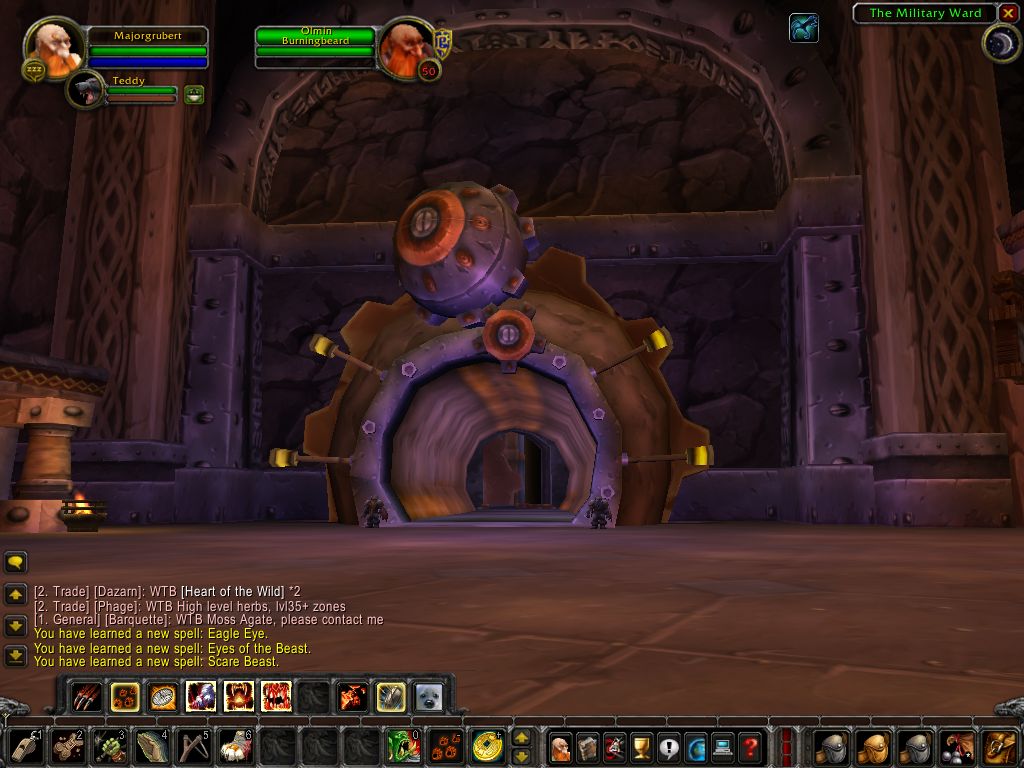Select Olmin Burningbeard's target portrait

coord(405,45)
